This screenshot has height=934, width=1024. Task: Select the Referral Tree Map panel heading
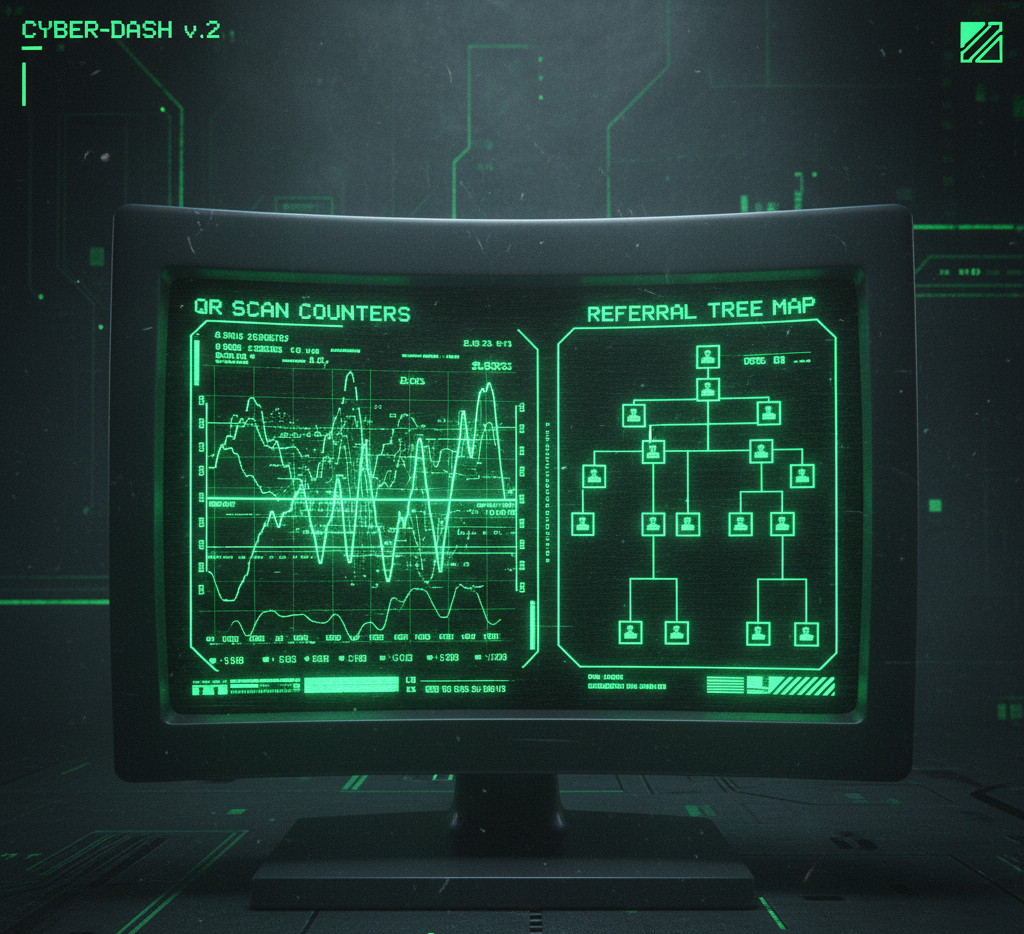click(700, 310)
